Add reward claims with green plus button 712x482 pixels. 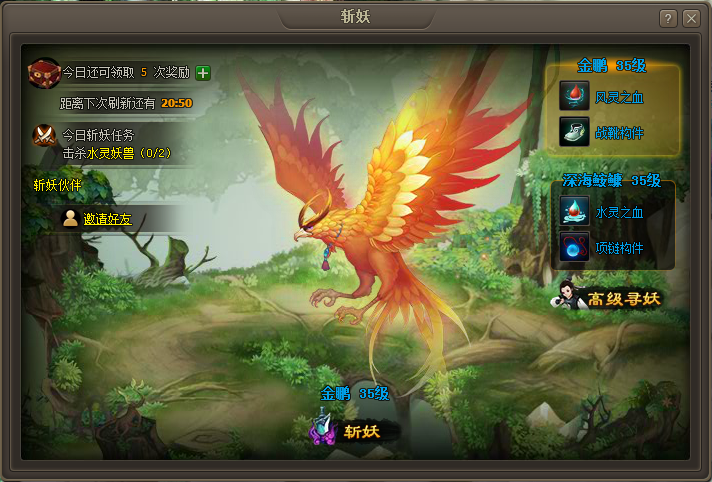[x=203, y=73]
